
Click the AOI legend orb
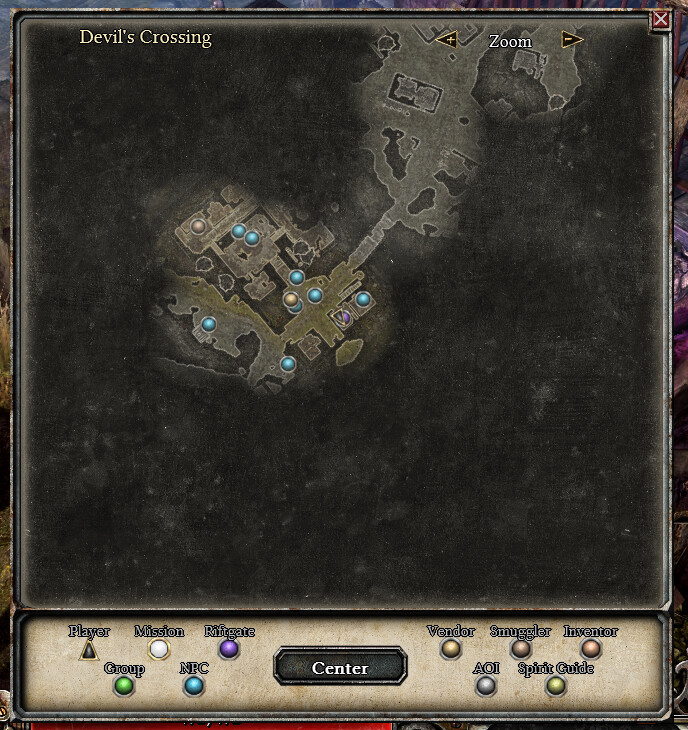tap(486, 686)
